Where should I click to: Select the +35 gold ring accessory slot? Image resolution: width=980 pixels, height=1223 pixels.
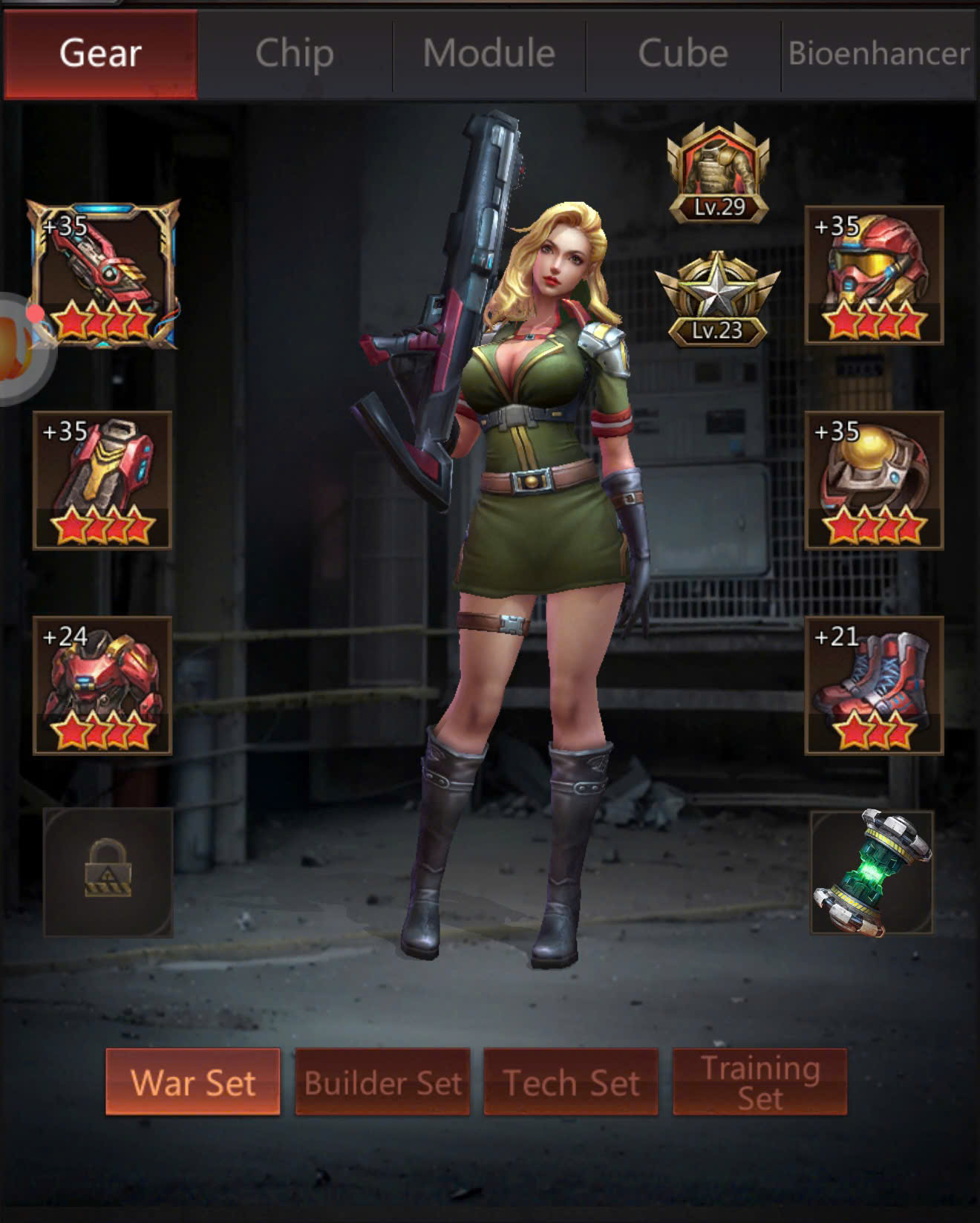coord(874,480)
